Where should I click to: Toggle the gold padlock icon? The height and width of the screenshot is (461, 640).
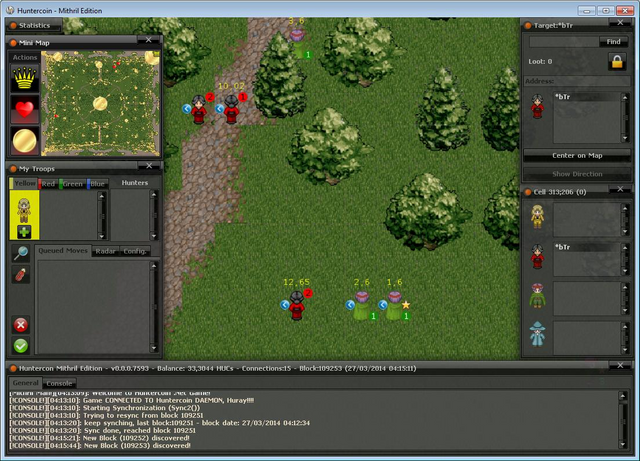(x=616, y=62)
